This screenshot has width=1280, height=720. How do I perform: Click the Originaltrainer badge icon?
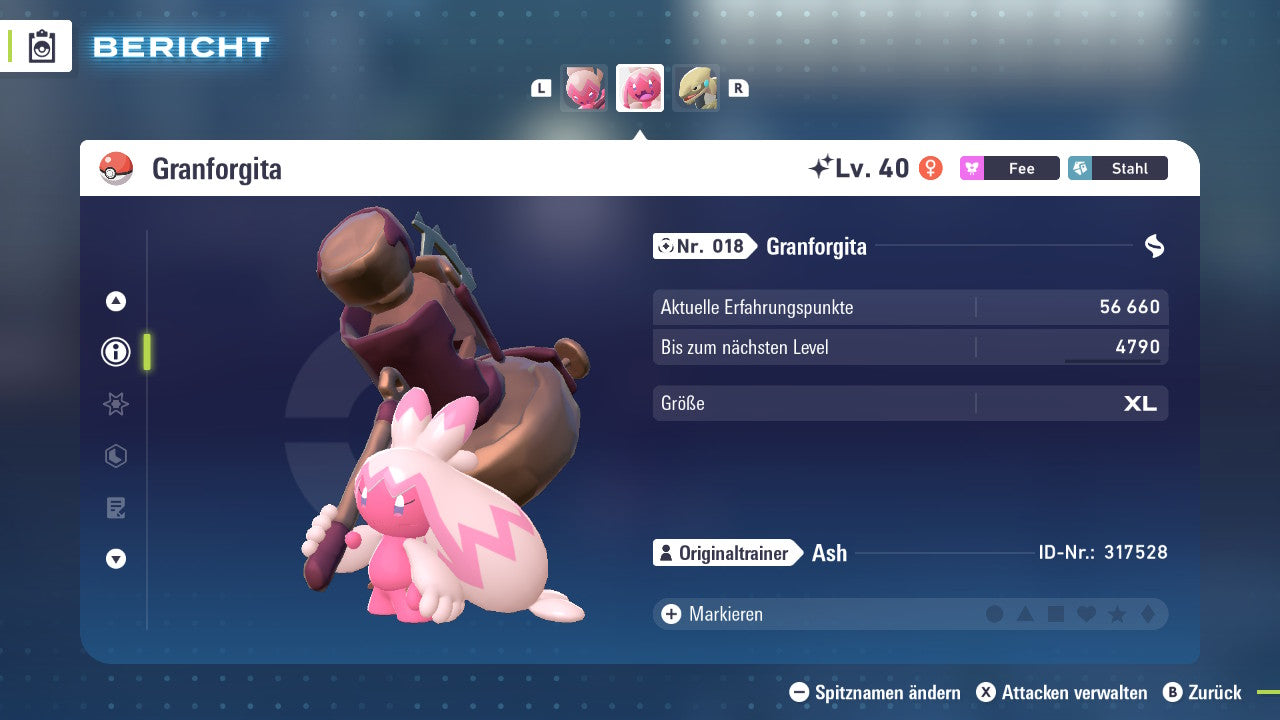click(x=666, y=552)
